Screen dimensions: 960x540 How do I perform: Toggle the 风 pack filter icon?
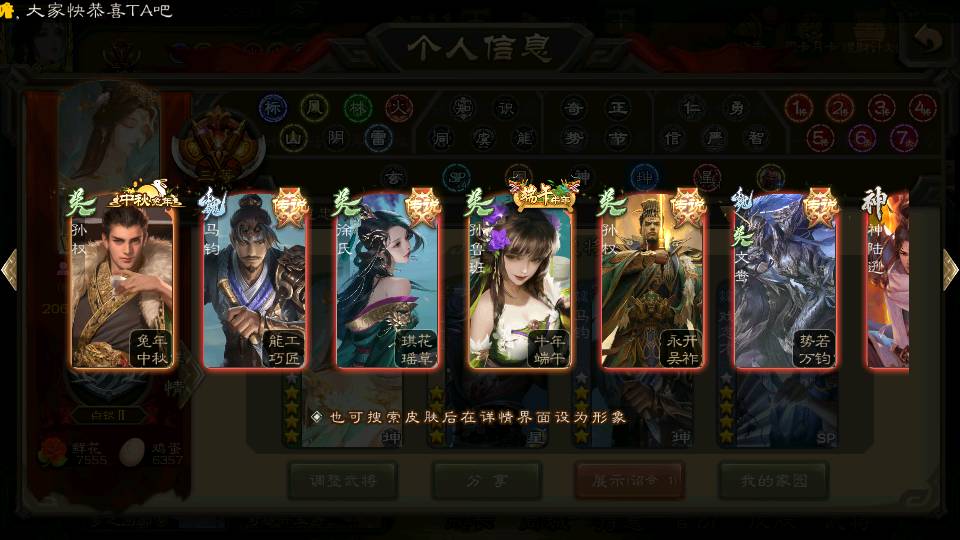[315, 107]
